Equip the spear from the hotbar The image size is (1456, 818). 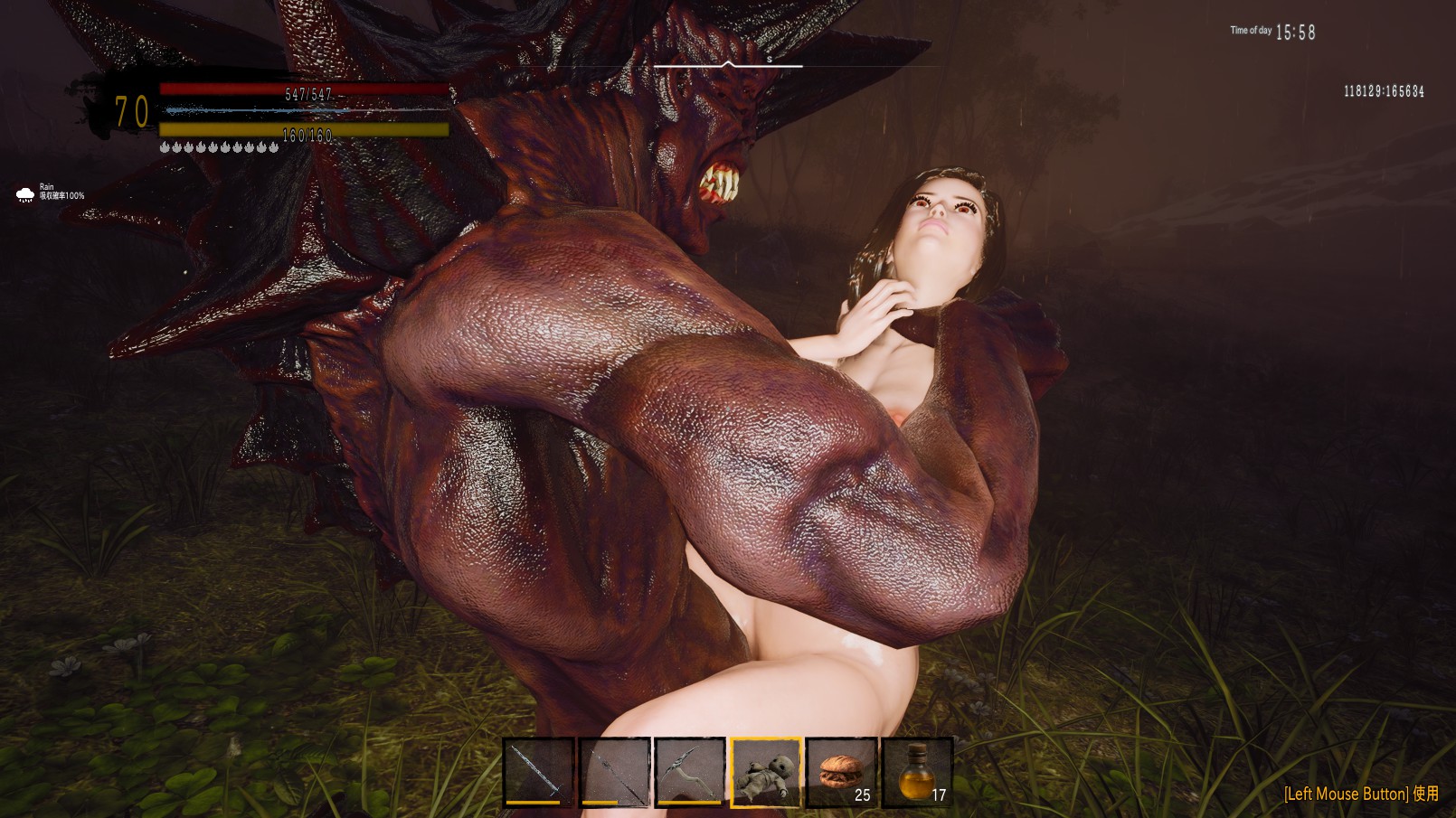pyautogui.click(x=614, y=771)
